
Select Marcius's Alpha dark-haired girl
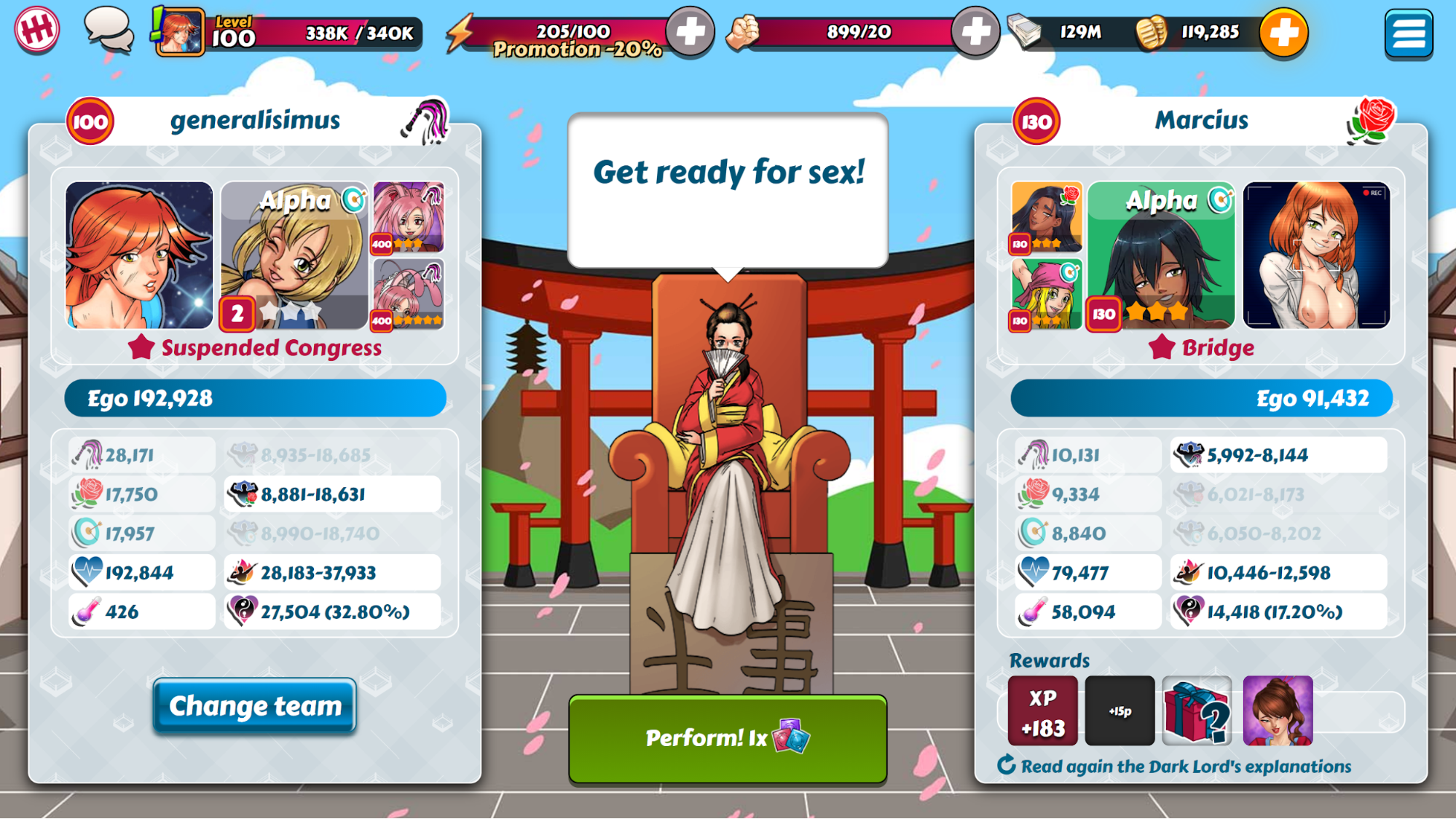[1161, 256]
